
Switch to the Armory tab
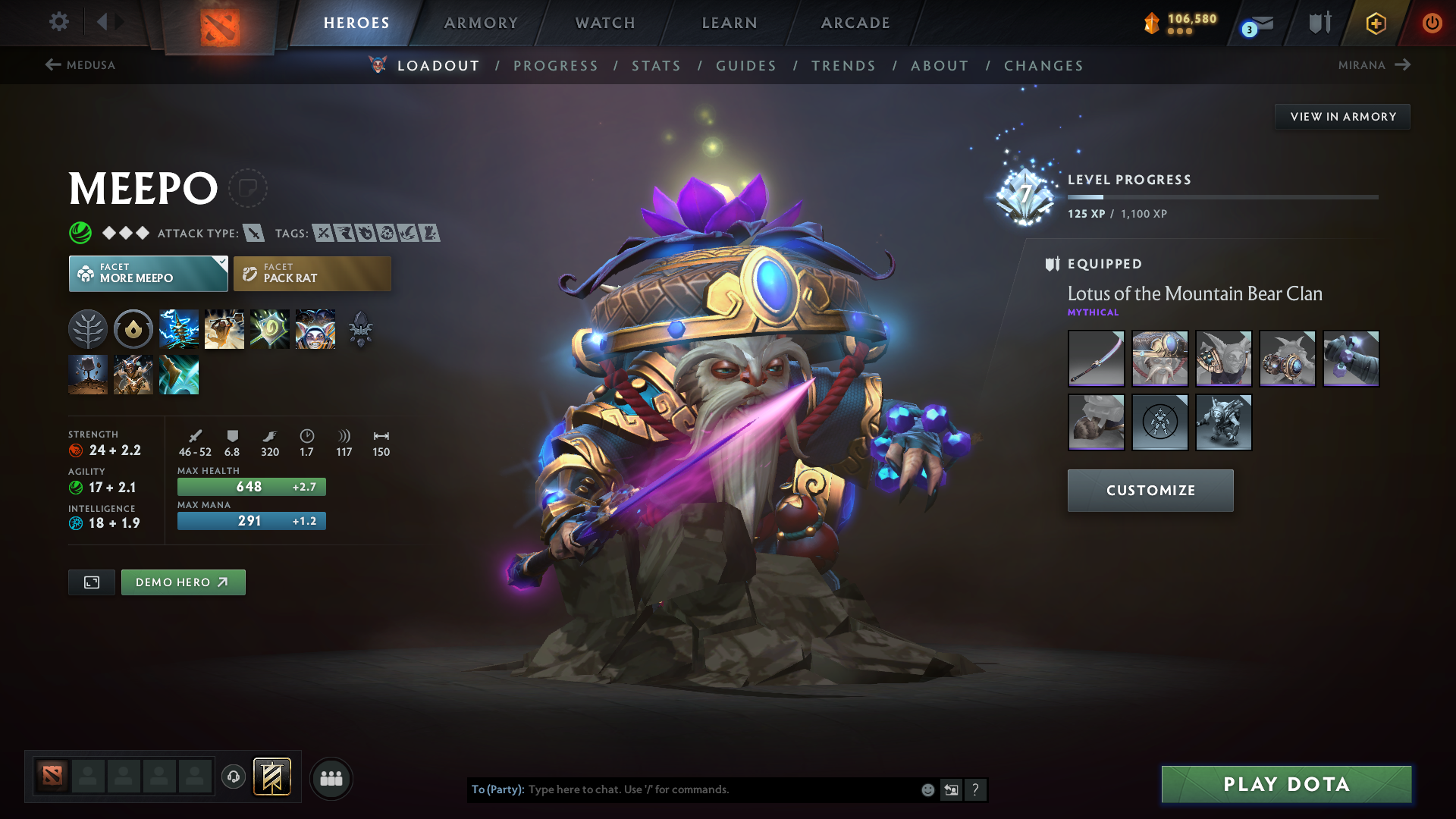point(481,23)
